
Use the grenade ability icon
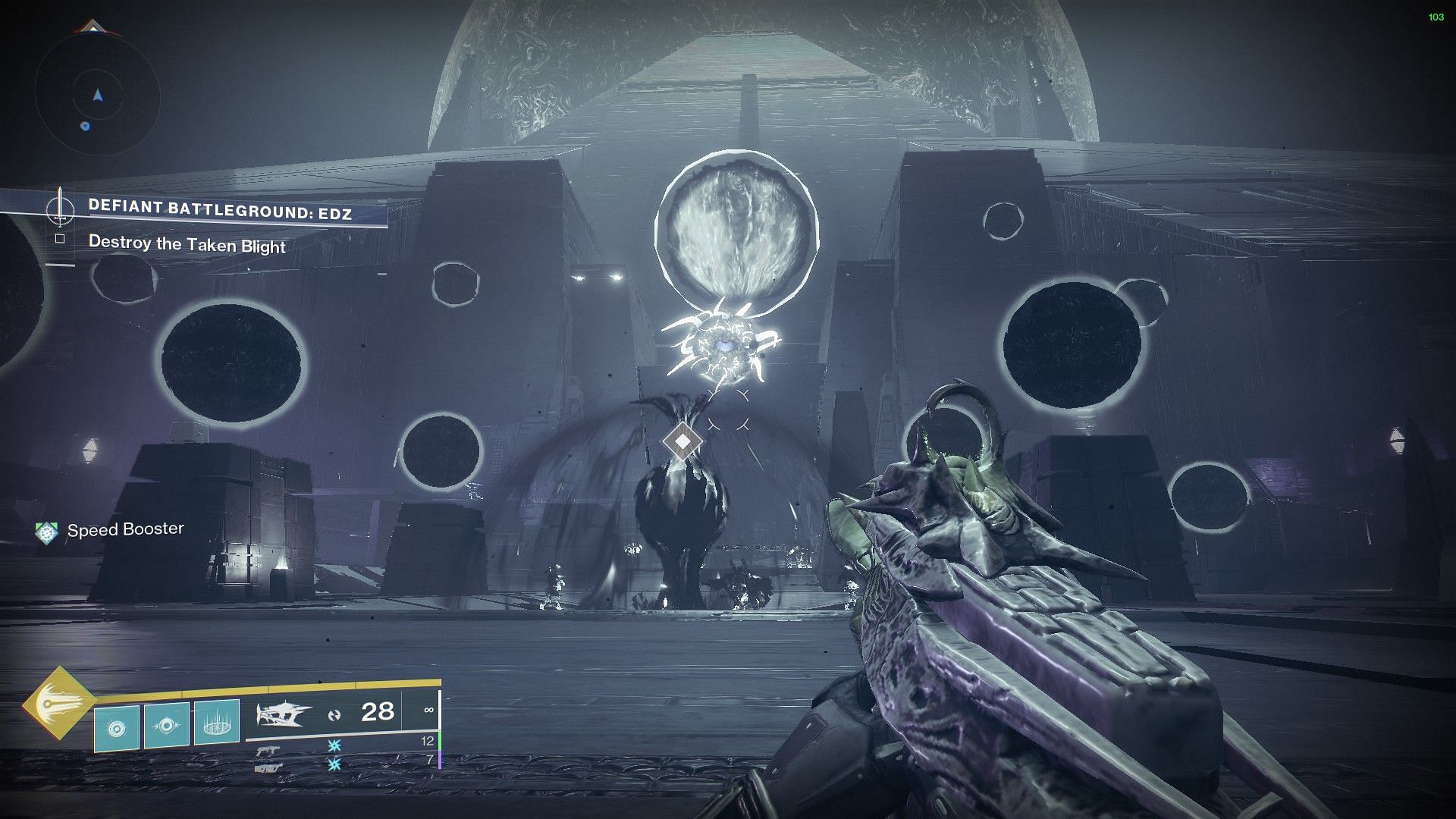[116, 728]
